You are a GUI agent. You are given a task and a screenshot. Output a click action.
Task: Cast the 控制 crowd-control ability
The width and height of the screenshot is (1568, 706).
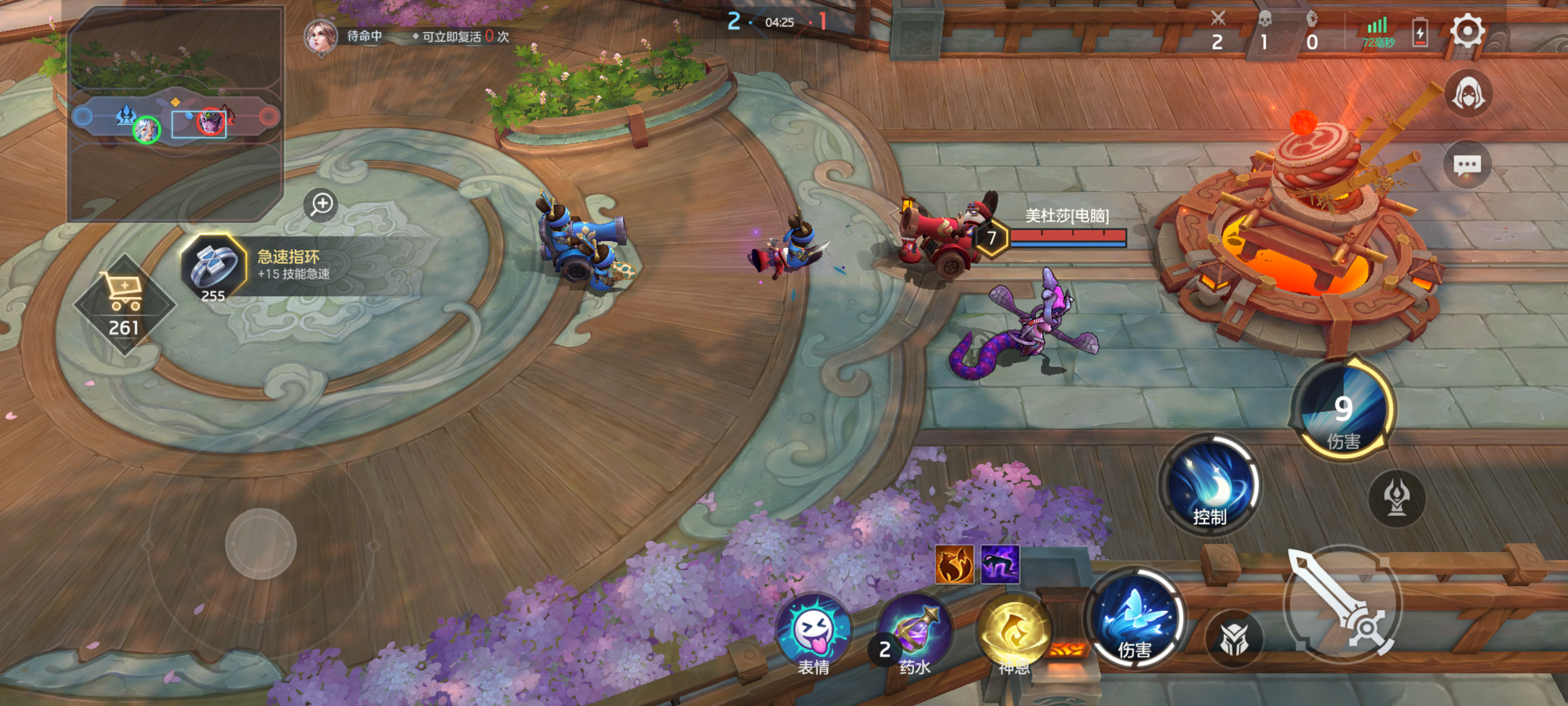pyautogui.click(x=1209, y=485)
